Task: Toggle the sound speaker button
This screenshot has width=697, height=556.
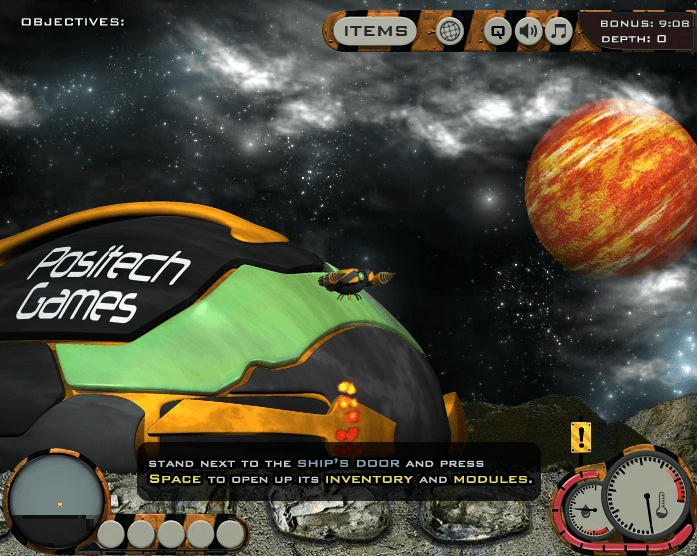Action: tap(528, 31)
